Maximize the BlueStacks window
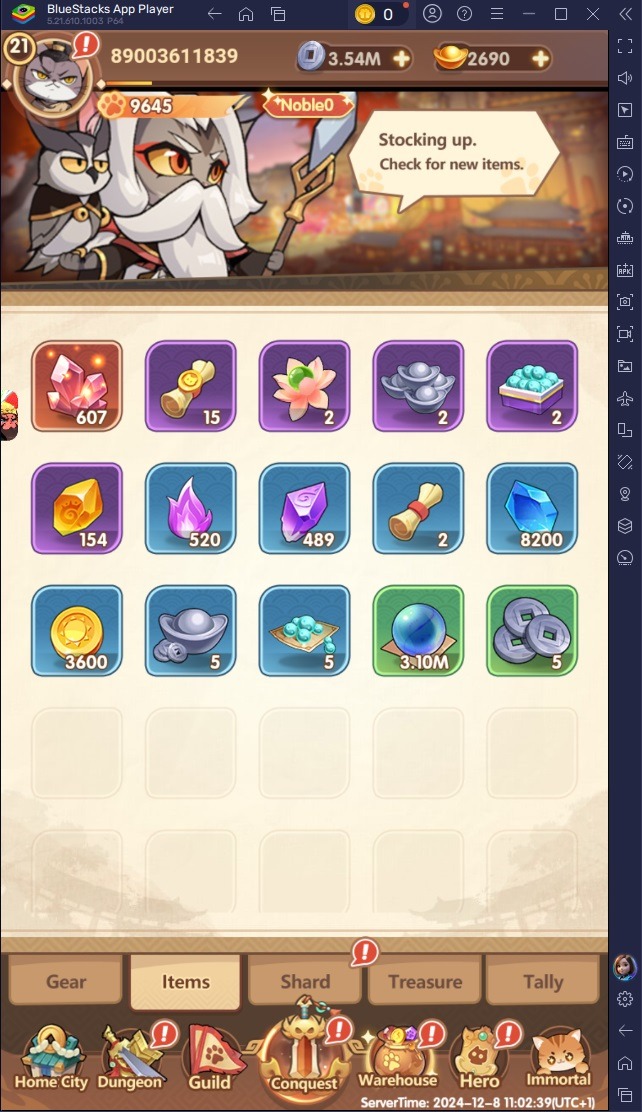 click(x=561, y=14)
